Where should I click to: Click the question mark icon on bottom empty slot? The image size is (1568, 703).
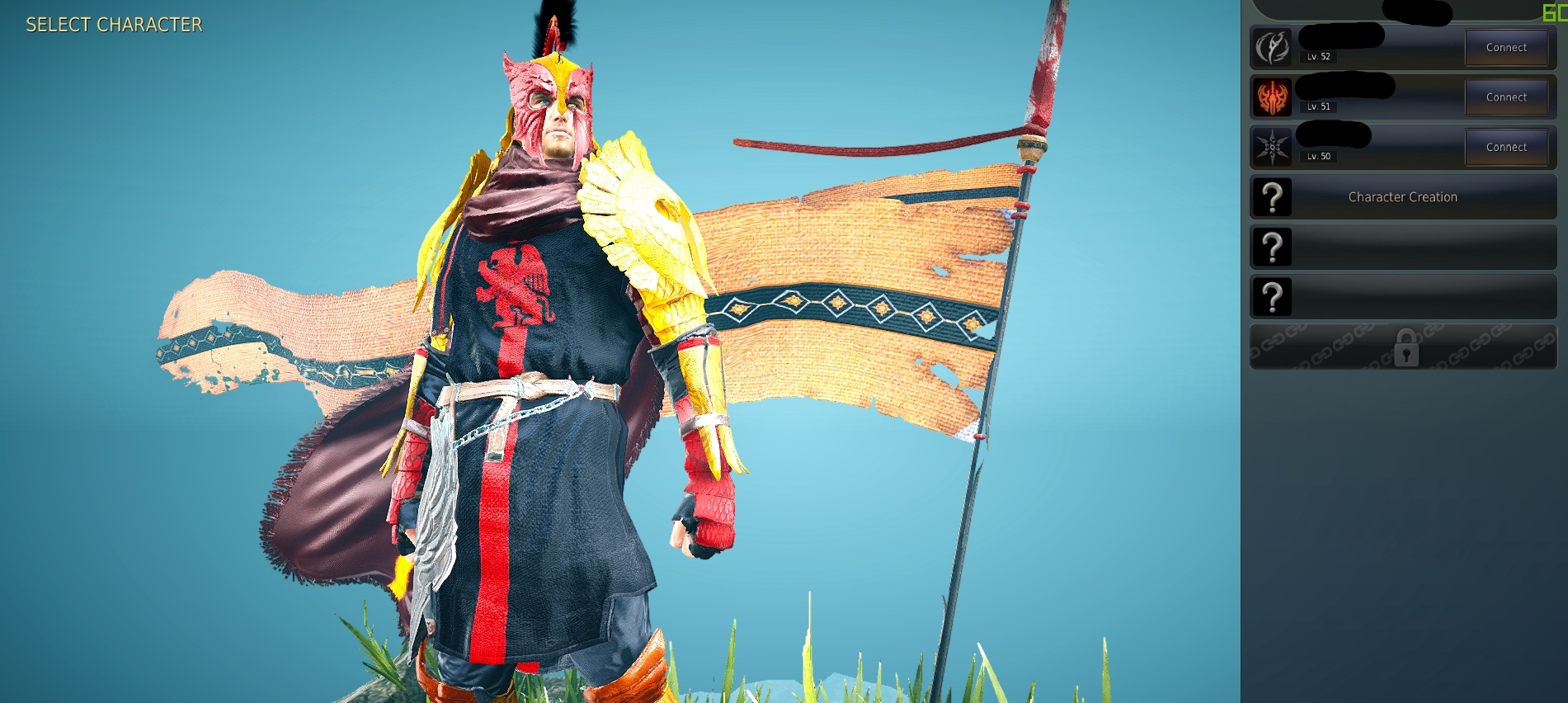pos(1274,295)
